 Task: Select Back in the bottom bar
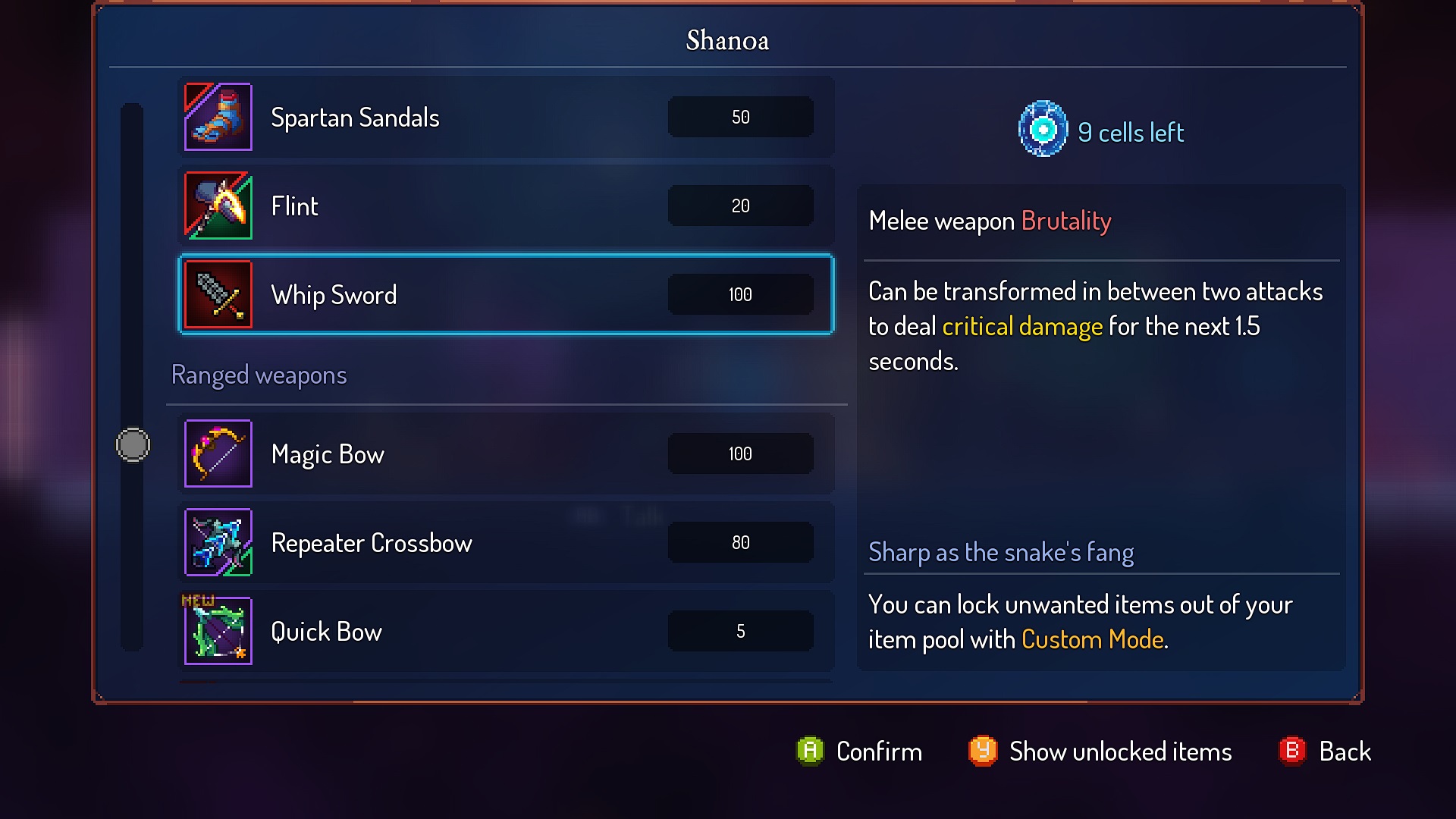tap(1345, 752)
